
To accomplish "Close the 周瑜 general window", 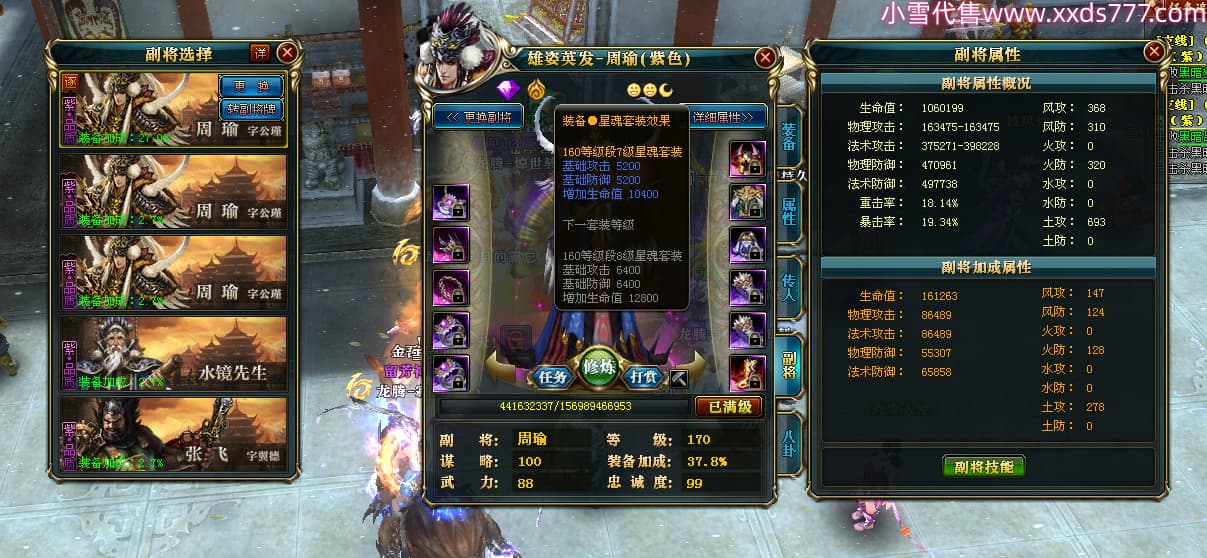I will tap(765, 59).
